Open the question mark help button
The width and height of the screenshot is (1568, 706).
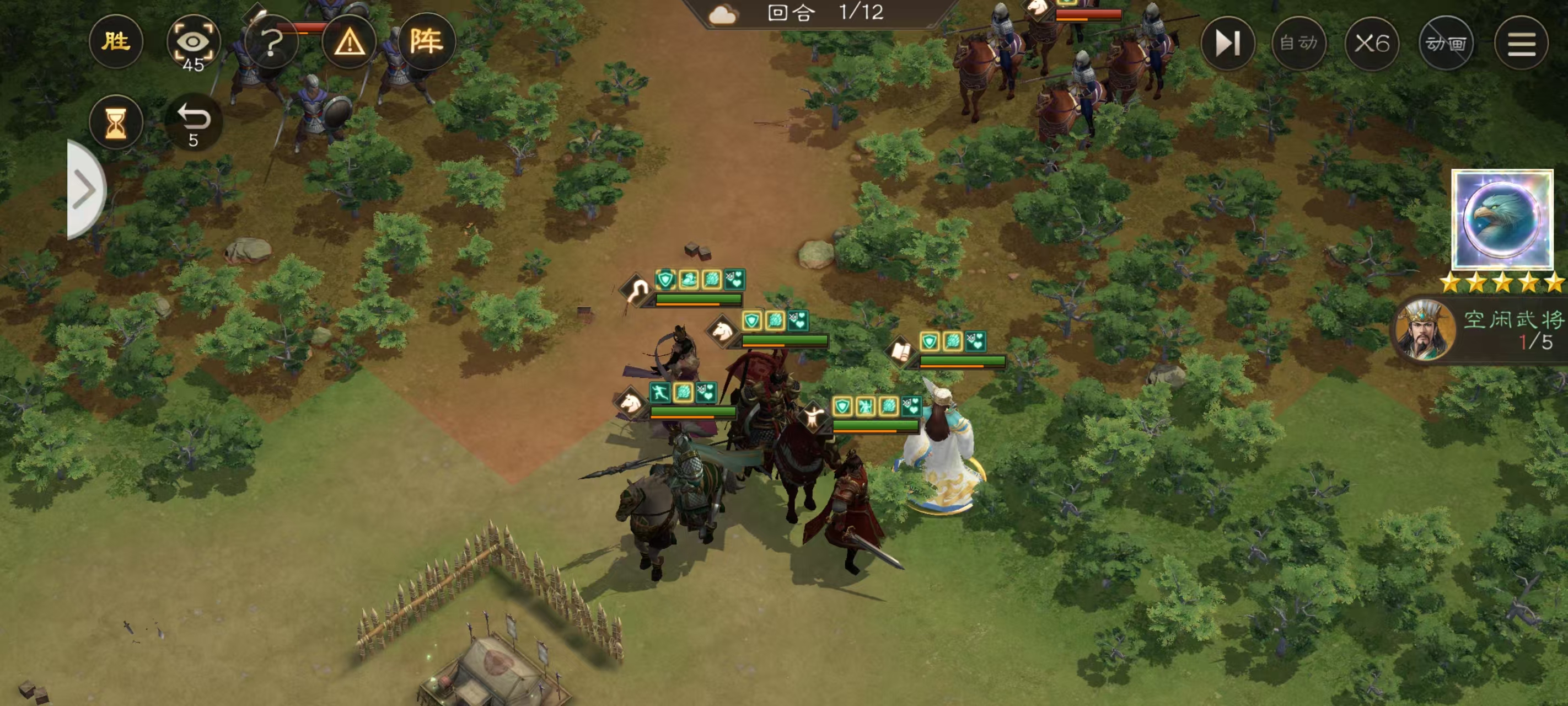pyautogui.click(x=271, y=42)
